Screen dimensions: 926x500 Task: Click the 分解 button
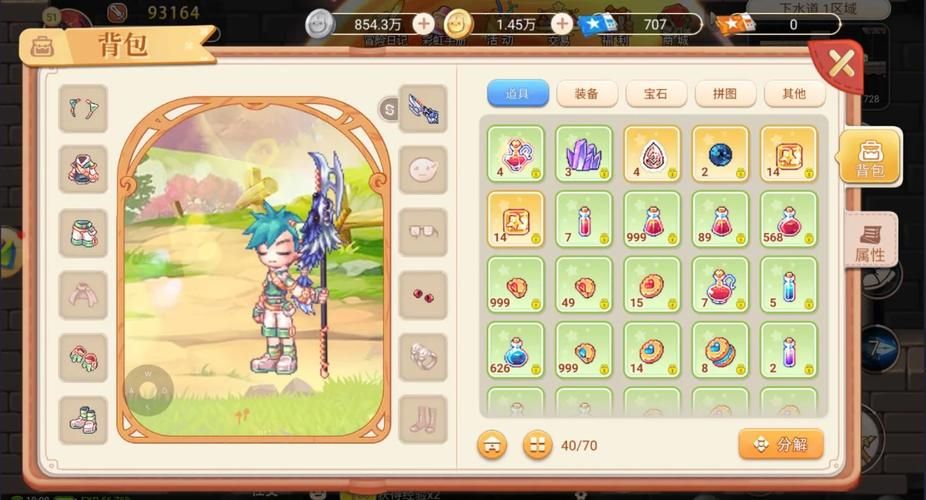coord(780,444)
